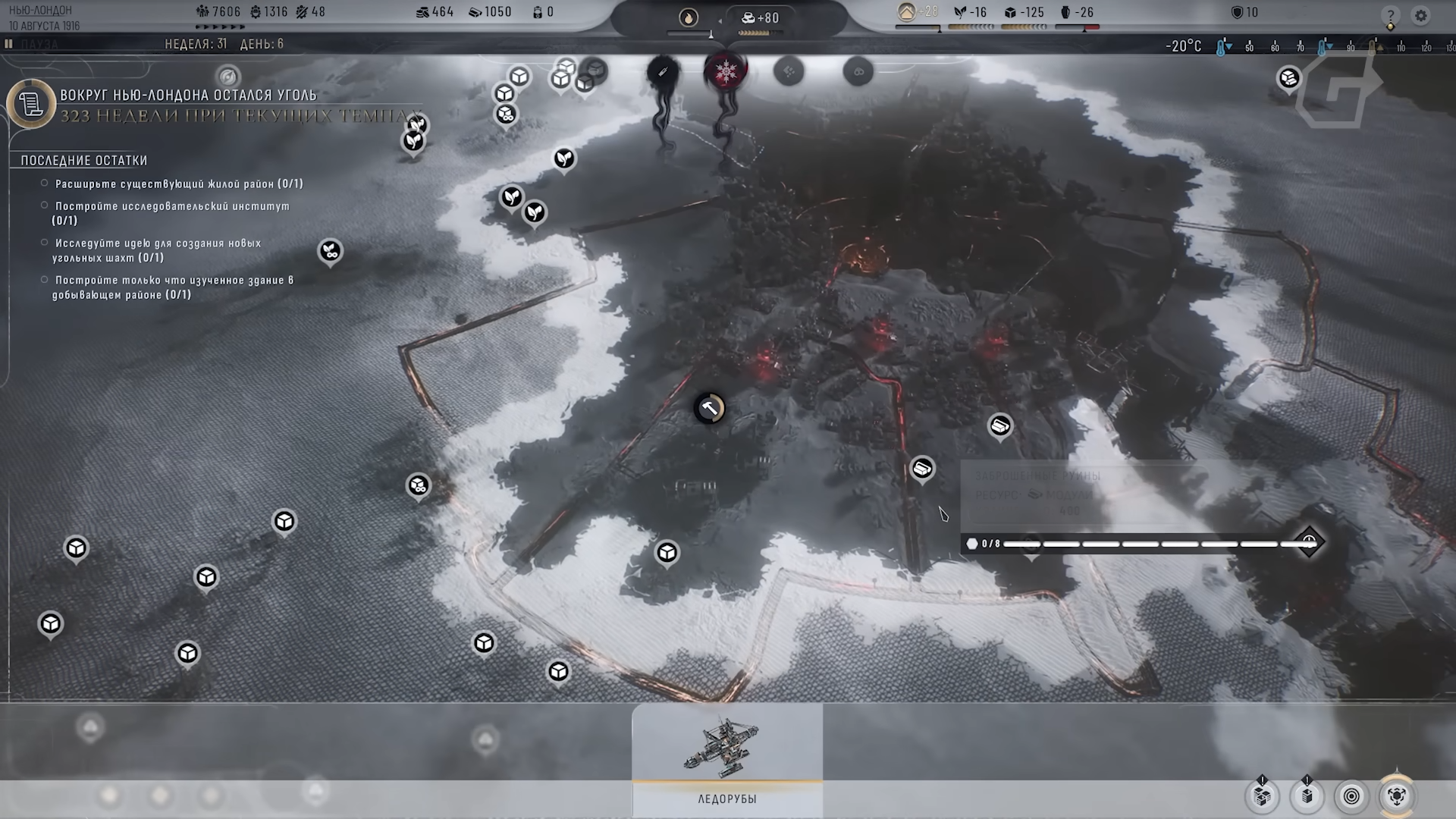Viewport: 1456px width, 819px height.
Task: Open the objectives scroll icon
Action: (x=31, y=104)
